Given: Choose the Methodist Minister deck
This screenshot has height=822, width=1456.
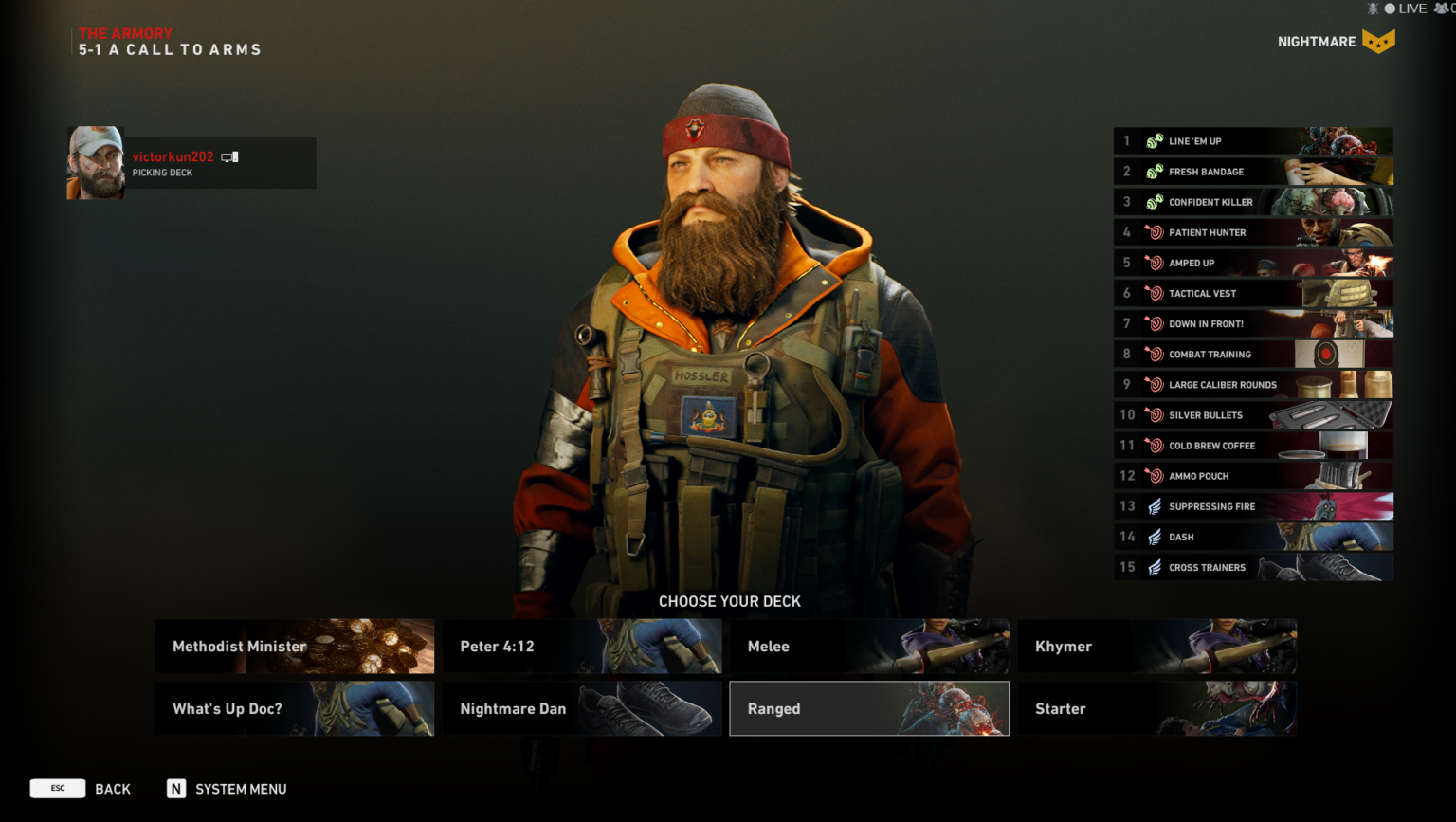Looking at the screenshot, I should coord(294,647).
